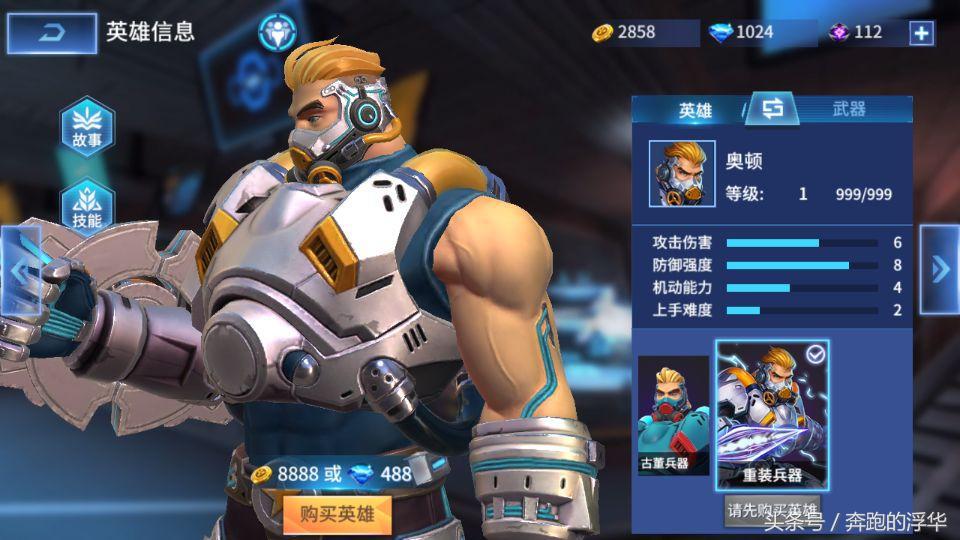This screenshot has height=540, width=960.
Task: Buy the hero with 购买英雄 button
Action: click(x=336, y=514)
